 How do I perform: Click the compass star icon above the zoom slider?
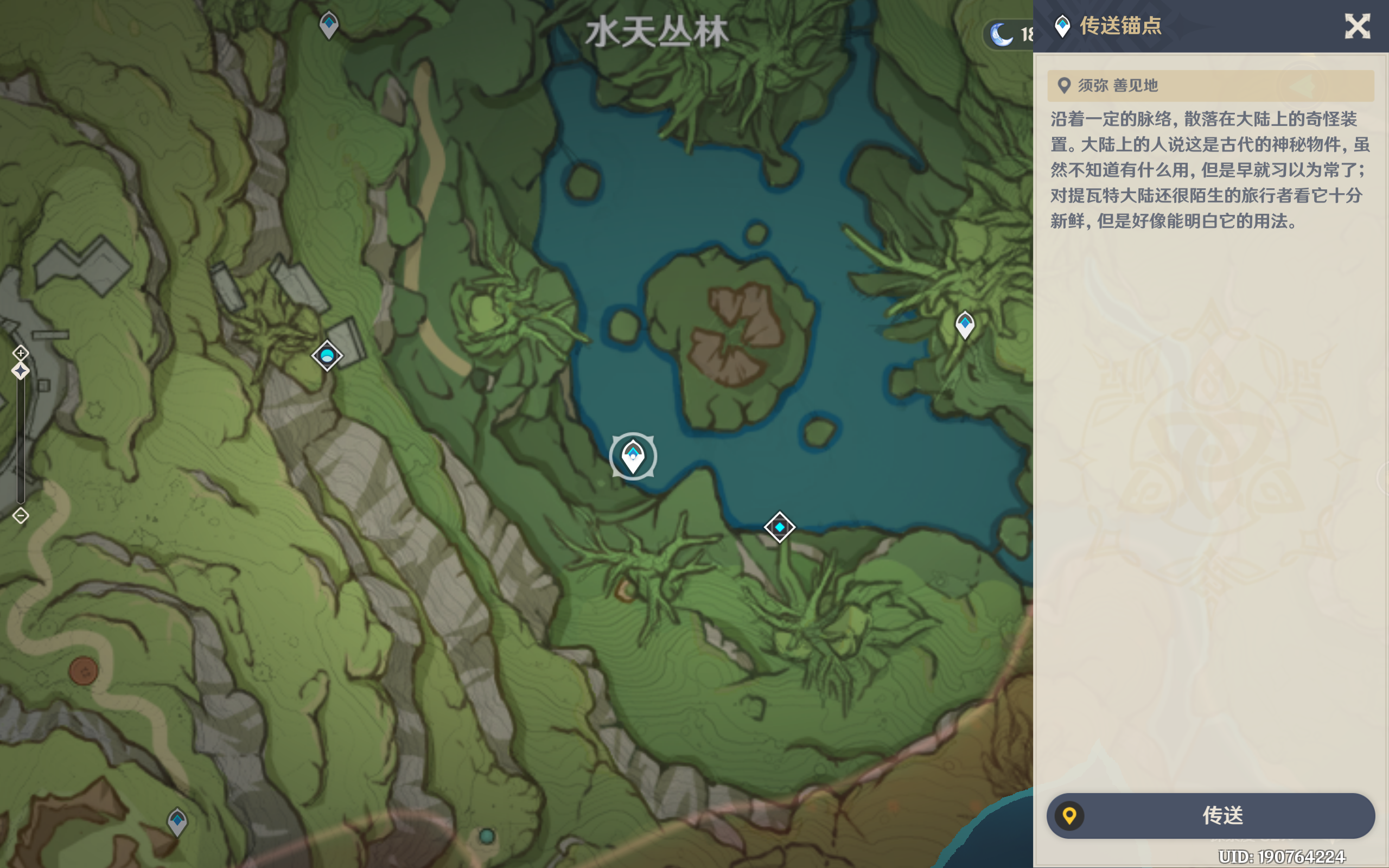(x=21, y=371)
